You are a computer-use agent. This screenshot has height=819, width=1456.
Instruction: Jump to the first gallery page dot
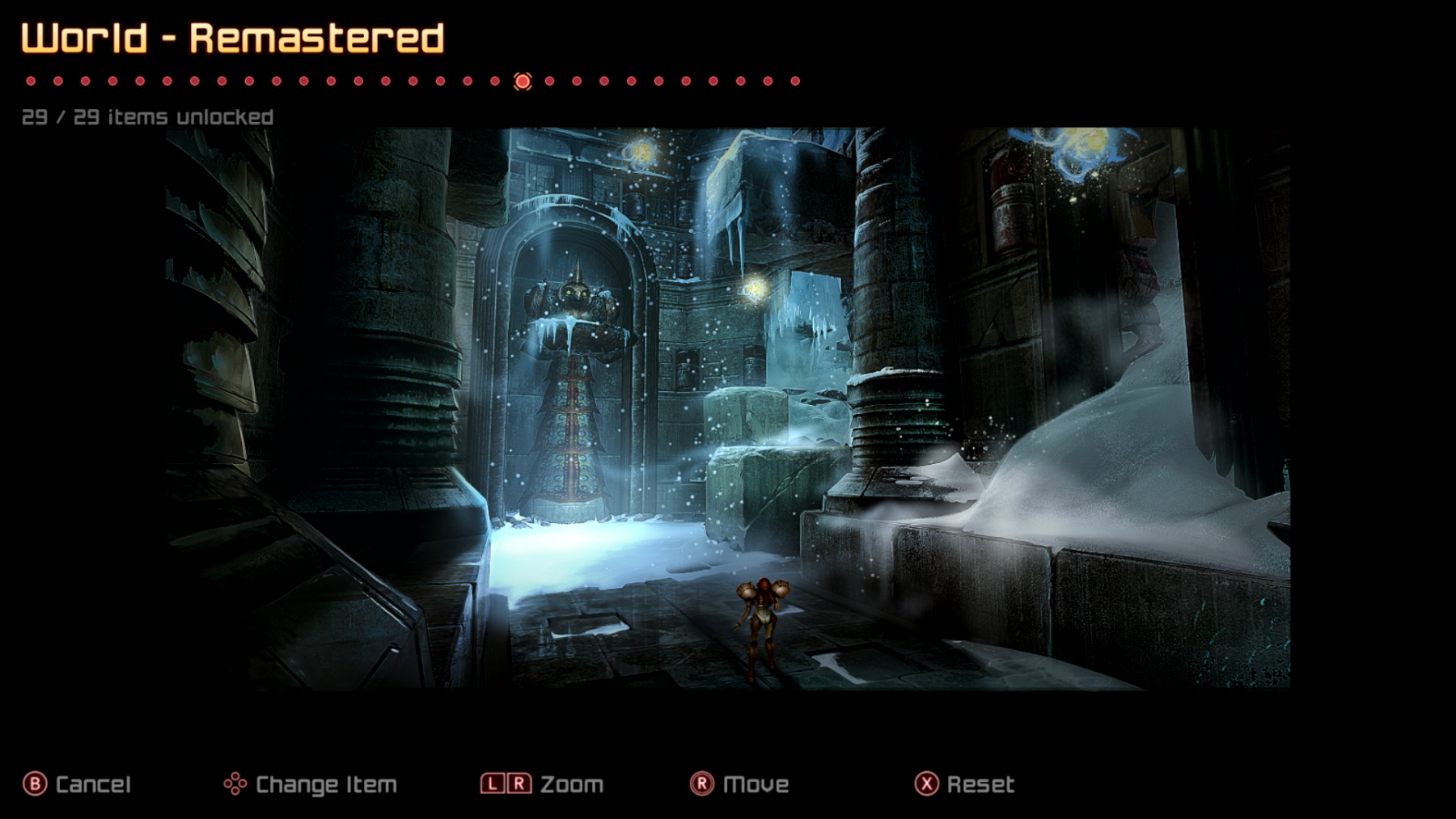coord(31,81)
